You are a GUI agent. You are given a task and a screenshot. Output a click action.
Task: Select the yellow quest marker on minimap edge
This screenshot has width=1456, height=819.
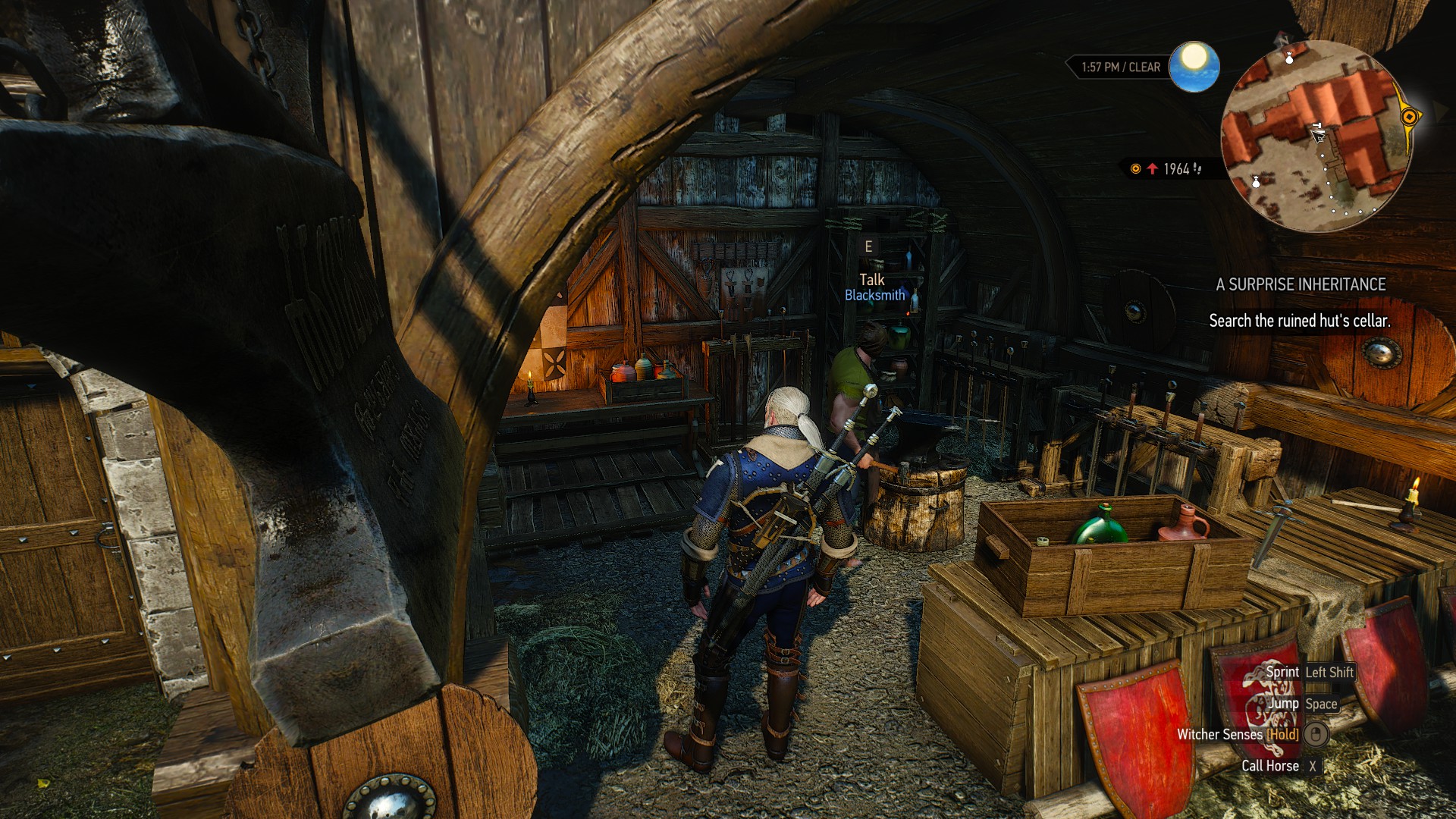point(1409,117)
